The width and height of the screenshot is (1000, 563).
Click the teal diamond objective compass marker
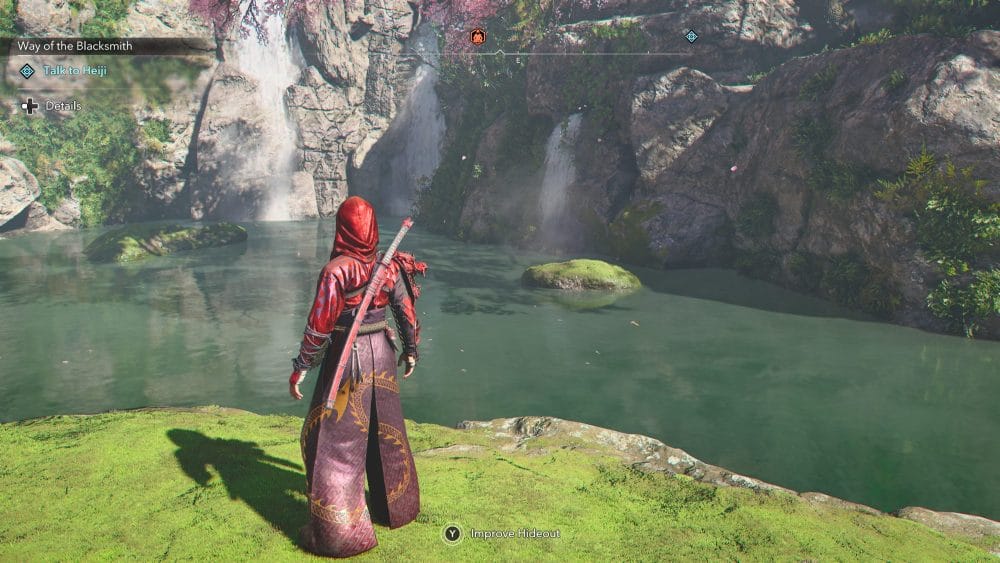[691, 37]
